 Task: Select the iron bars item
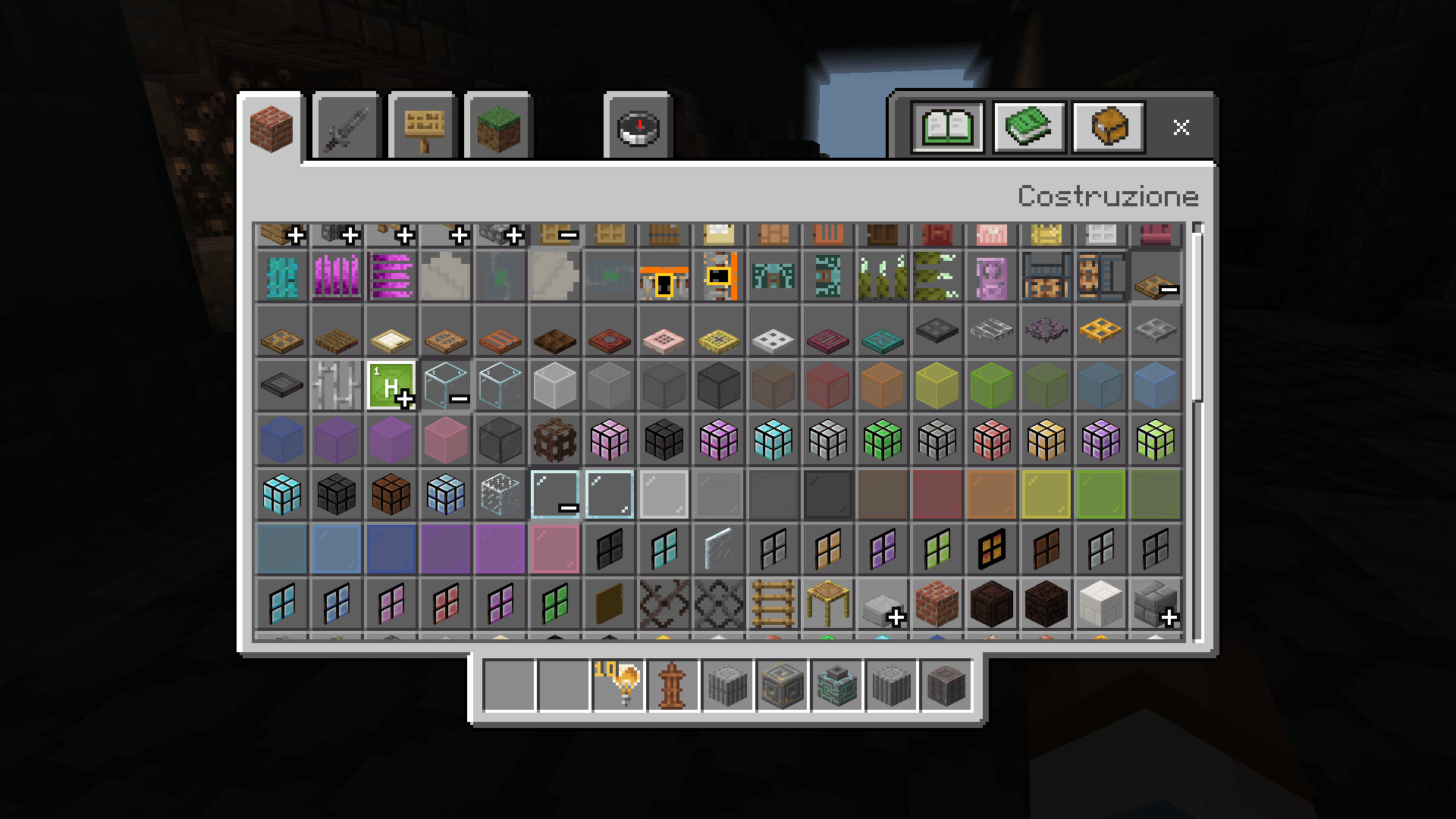coord(336,385)
